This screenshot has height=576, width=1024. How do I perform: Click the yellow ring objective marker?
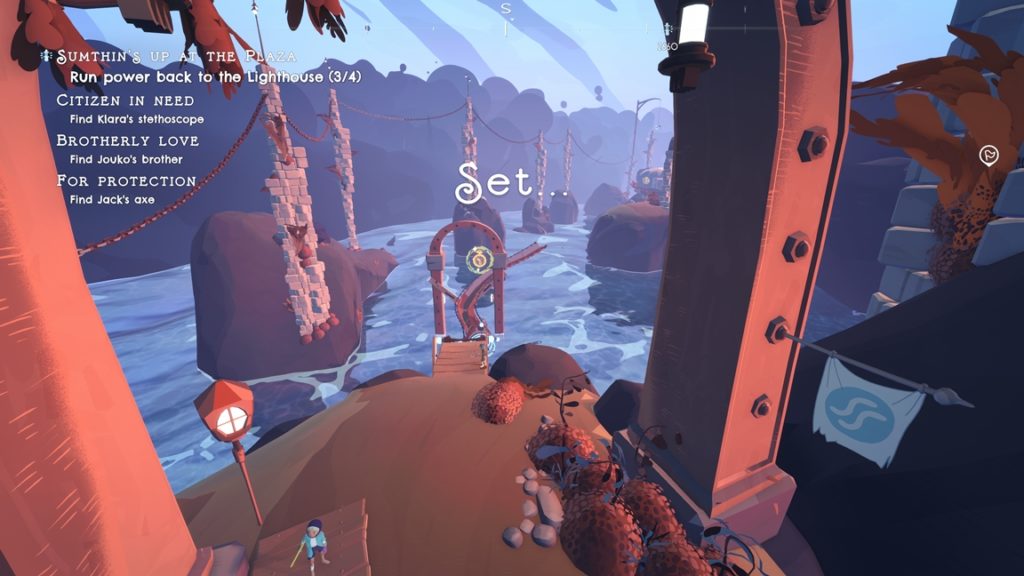481,260
